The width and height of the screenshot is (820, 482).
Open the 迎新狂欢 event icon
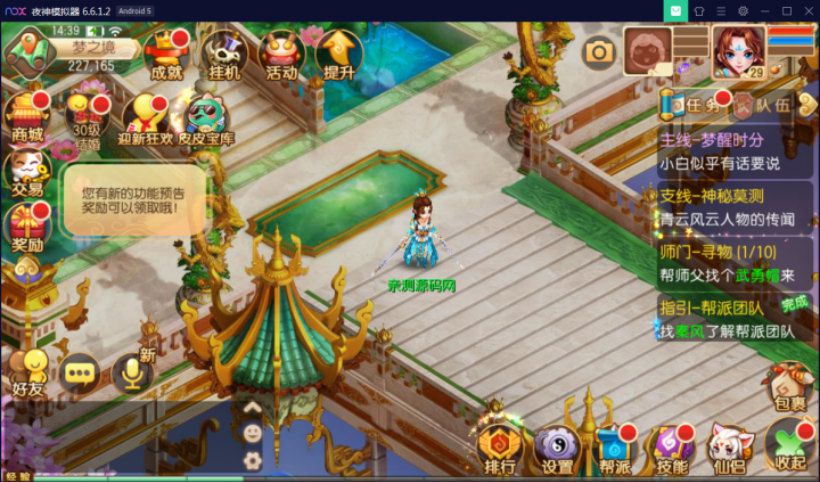point(146,119)
